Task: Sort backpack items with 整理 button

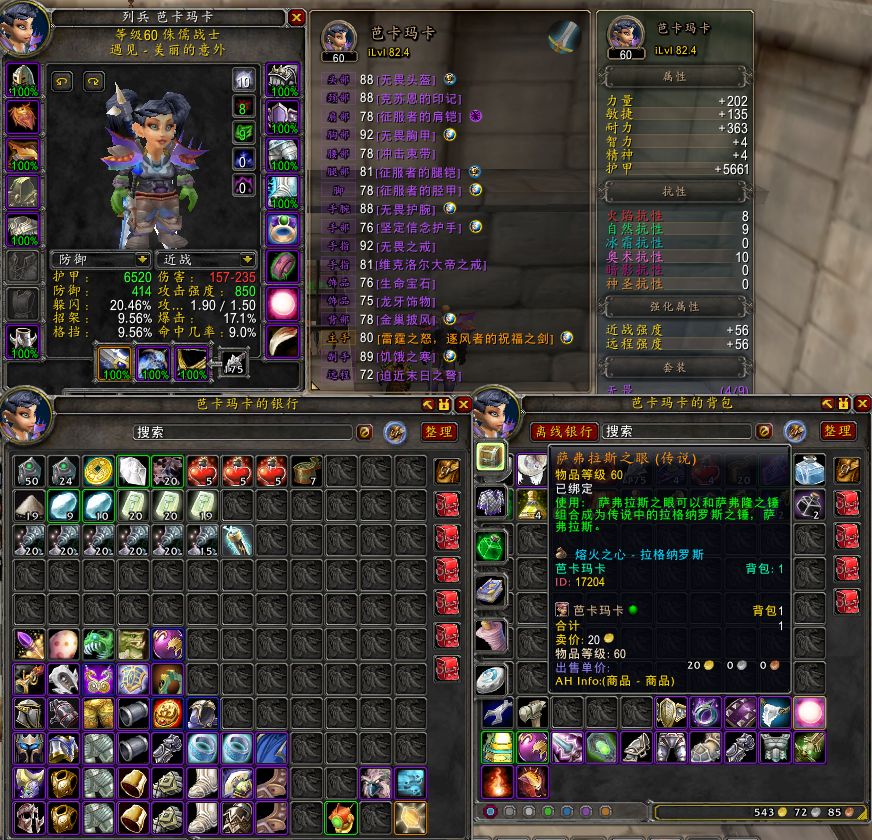Action: 838,432
